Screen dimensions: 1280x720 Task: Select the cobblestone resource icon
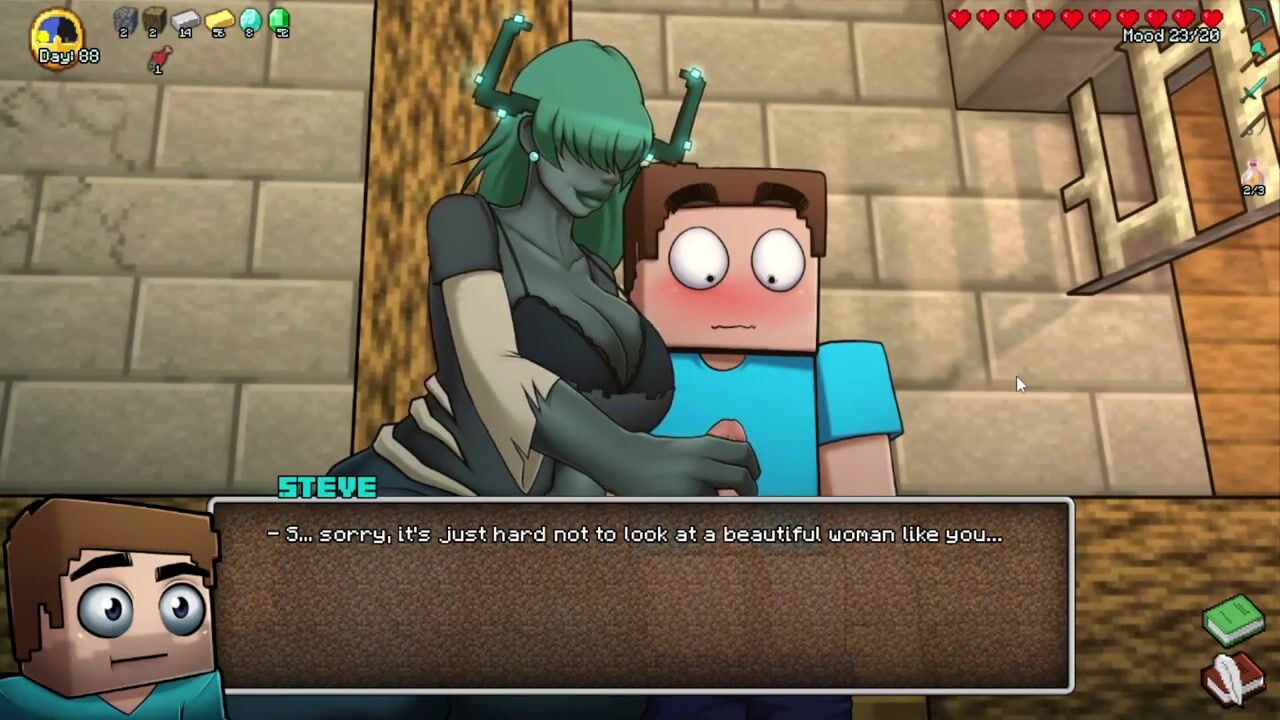pos(125,20)
